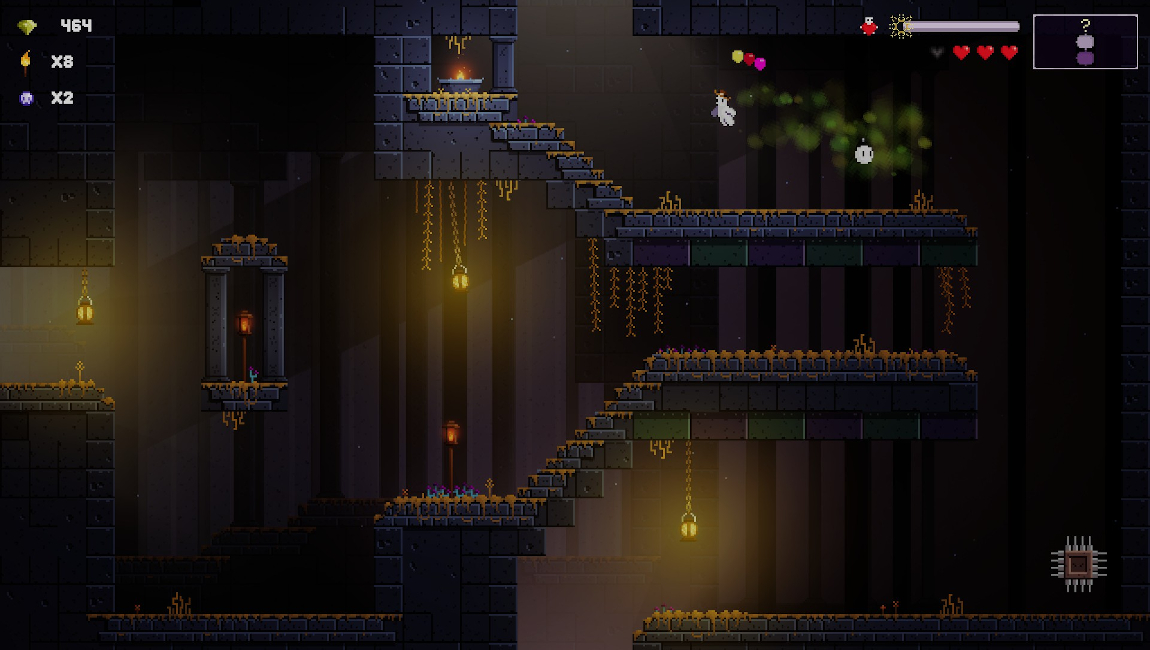Click the red health potion icon

coord(869,27)
